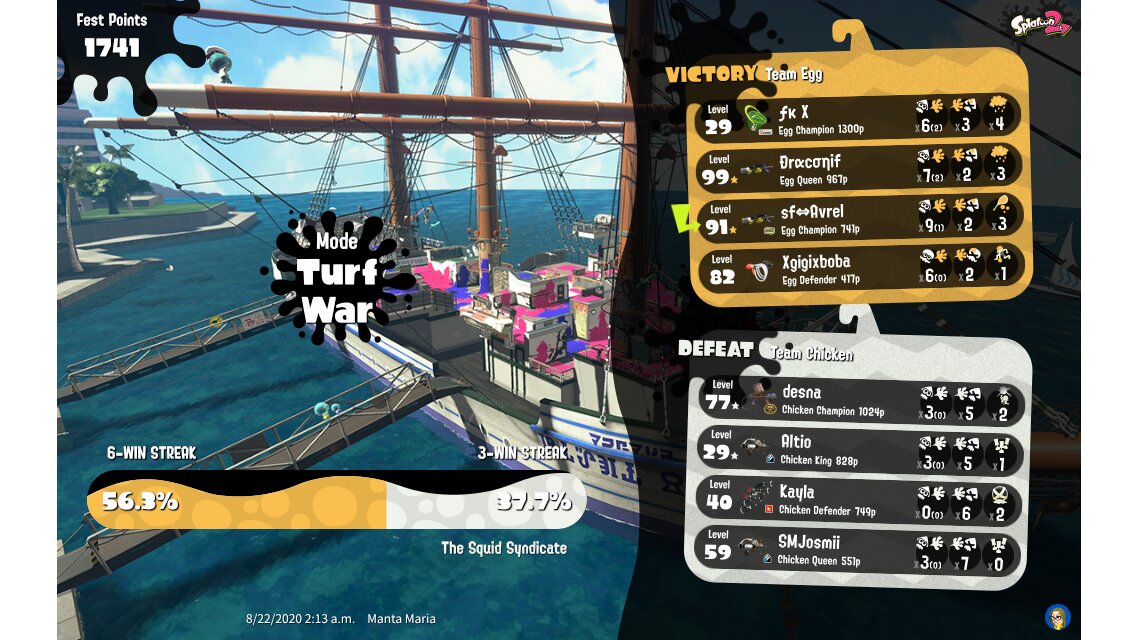
Task: Click the user avatar icon
Action: [1057, 616]
